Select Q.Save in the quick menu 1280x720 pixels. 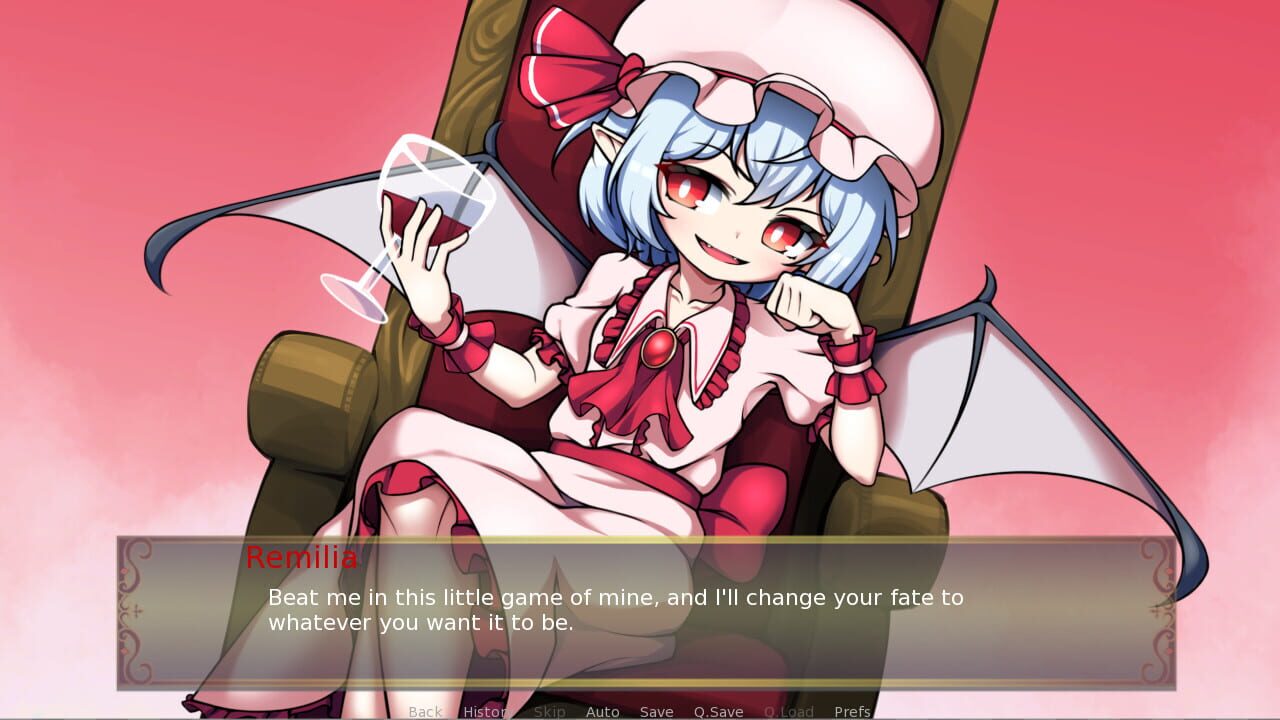click(x=718, y=711)
